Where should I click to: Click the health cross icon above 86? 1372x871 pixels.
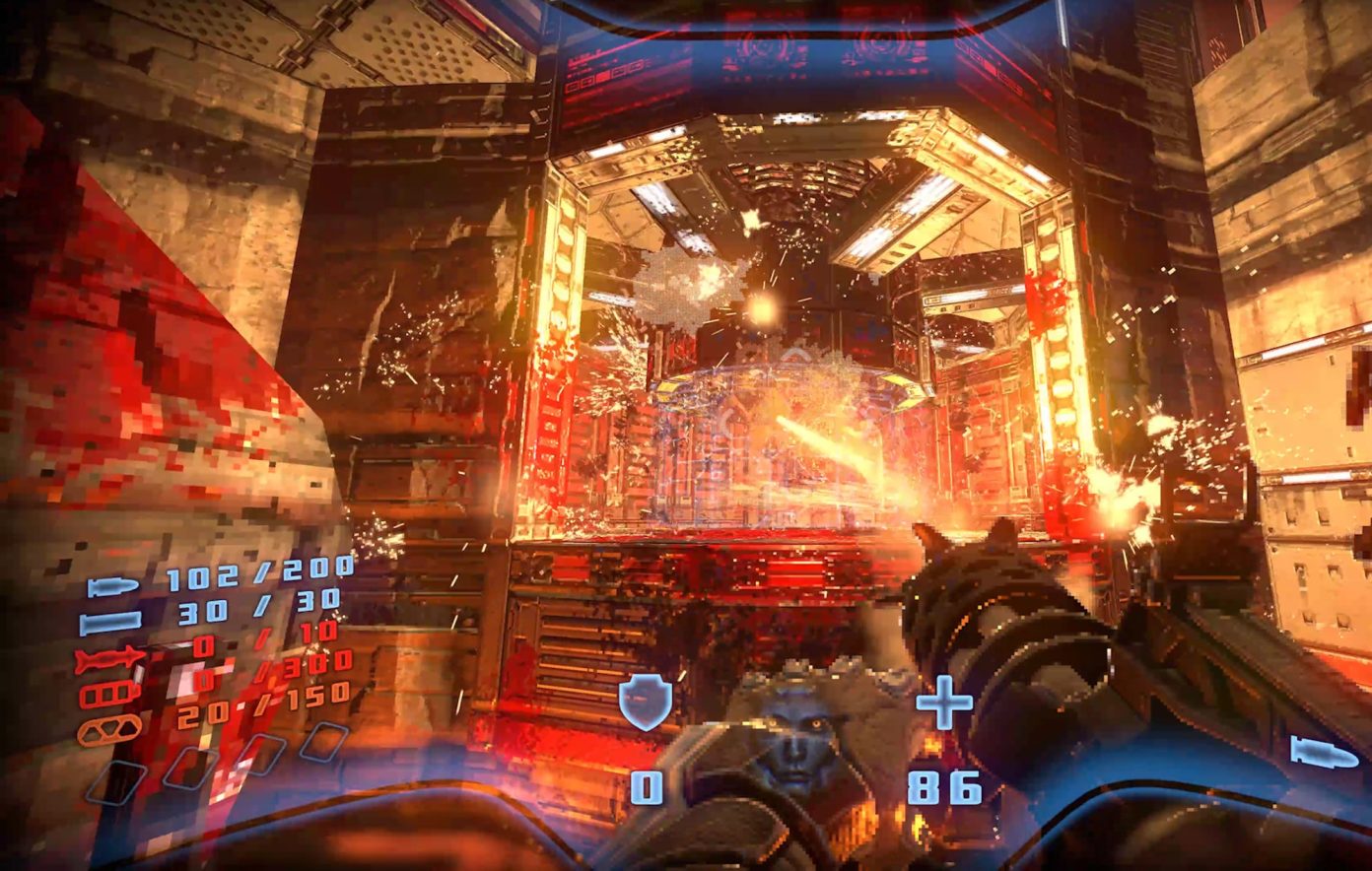943,703
